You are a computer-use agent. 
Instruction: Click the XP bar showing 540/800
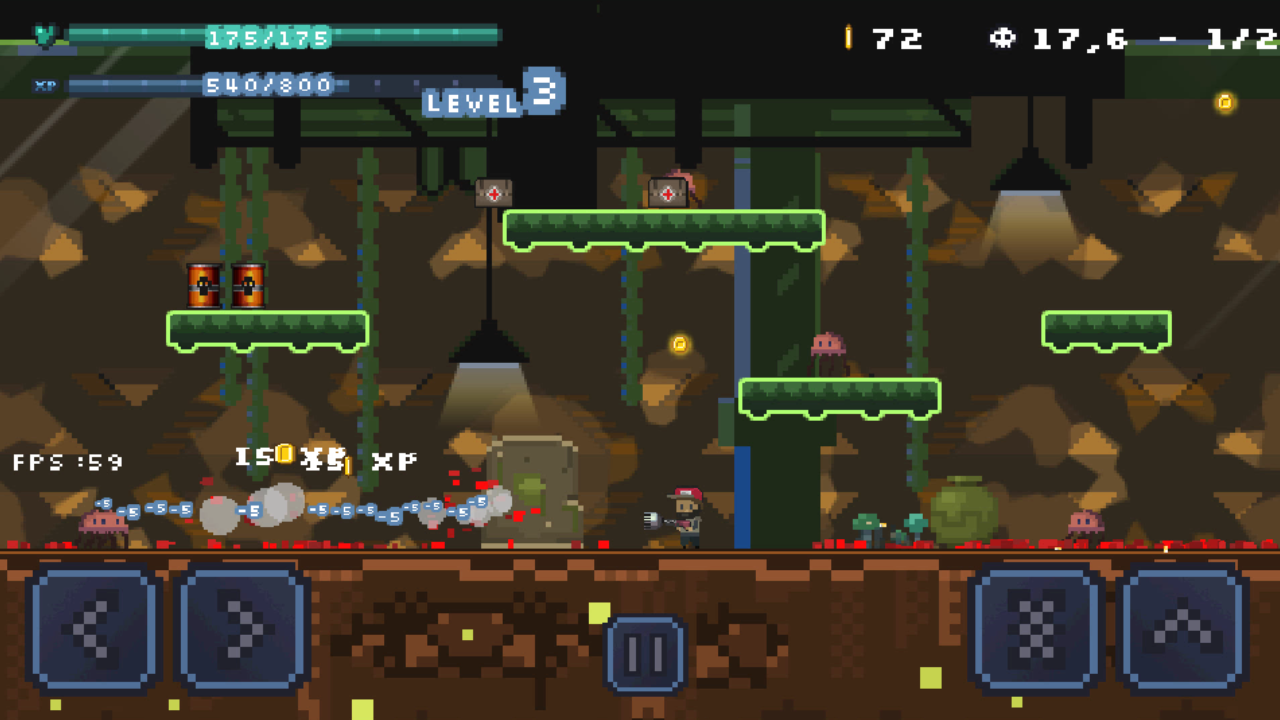(268, 85)
